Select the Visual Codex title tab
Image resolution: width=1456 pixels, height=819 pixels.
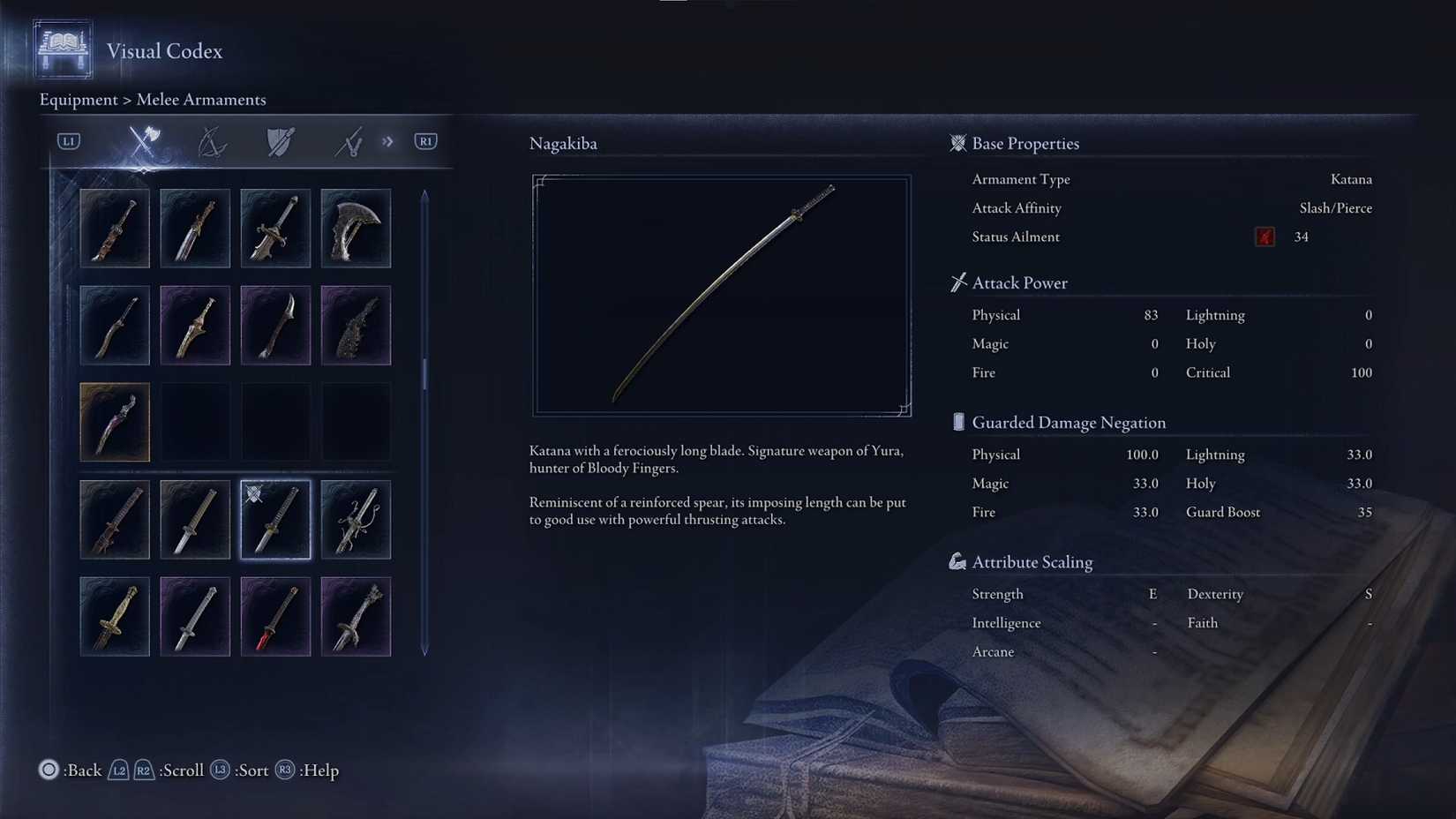tap(164, 52)
